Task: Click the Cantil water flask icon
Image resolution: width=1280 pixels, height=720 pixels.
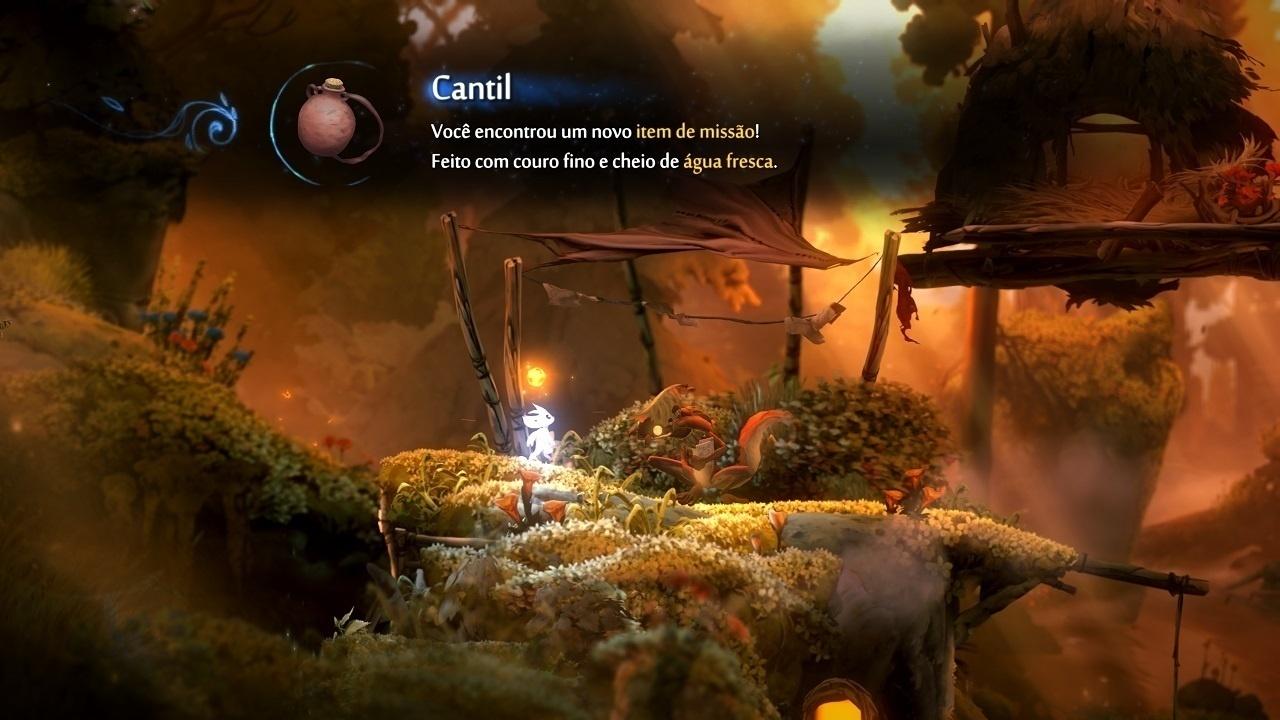Action: tap(325, 125)
